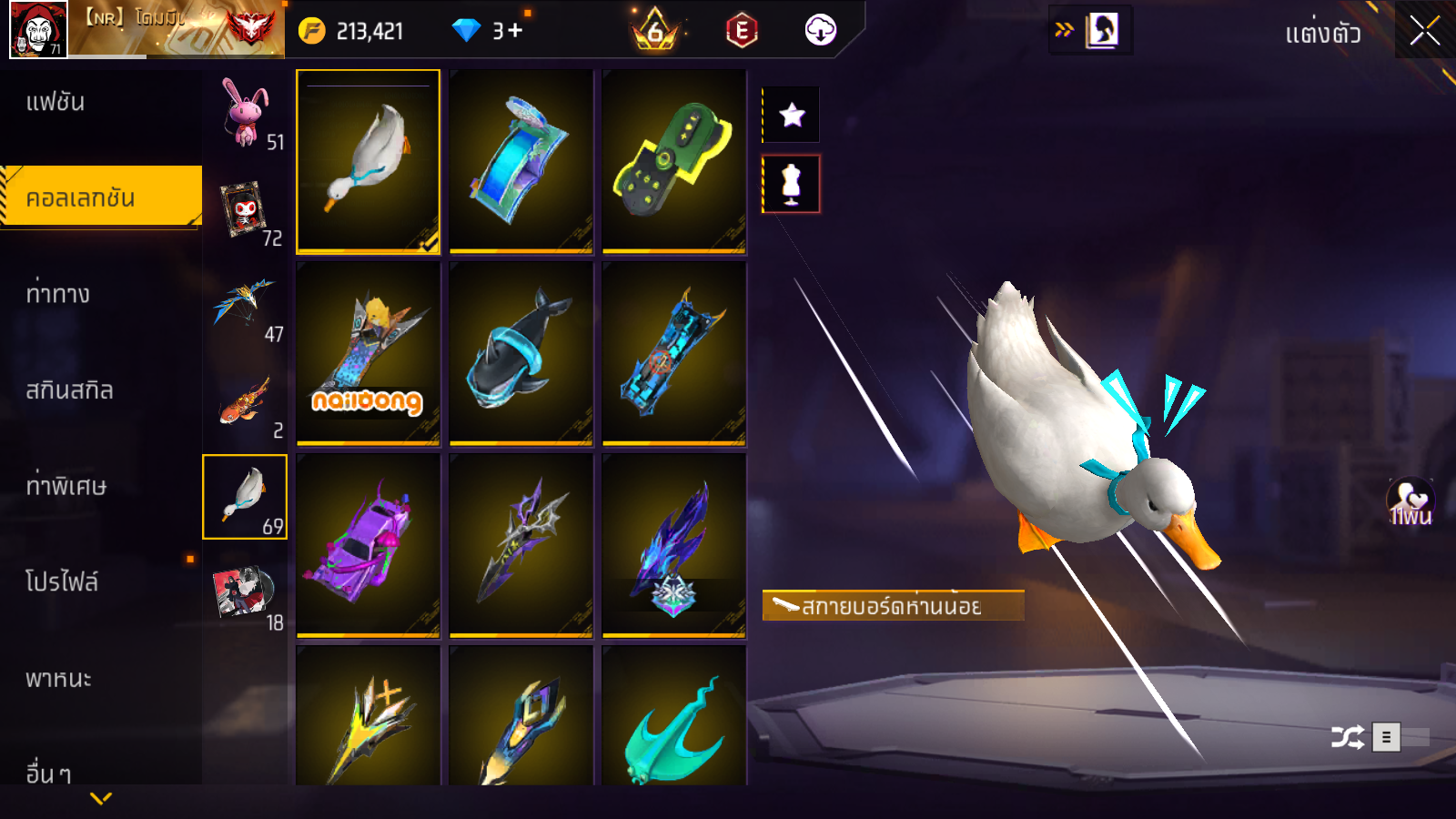1456x819 pixels.
Task: Select the purple car skyboard tile
Action: 368,545
